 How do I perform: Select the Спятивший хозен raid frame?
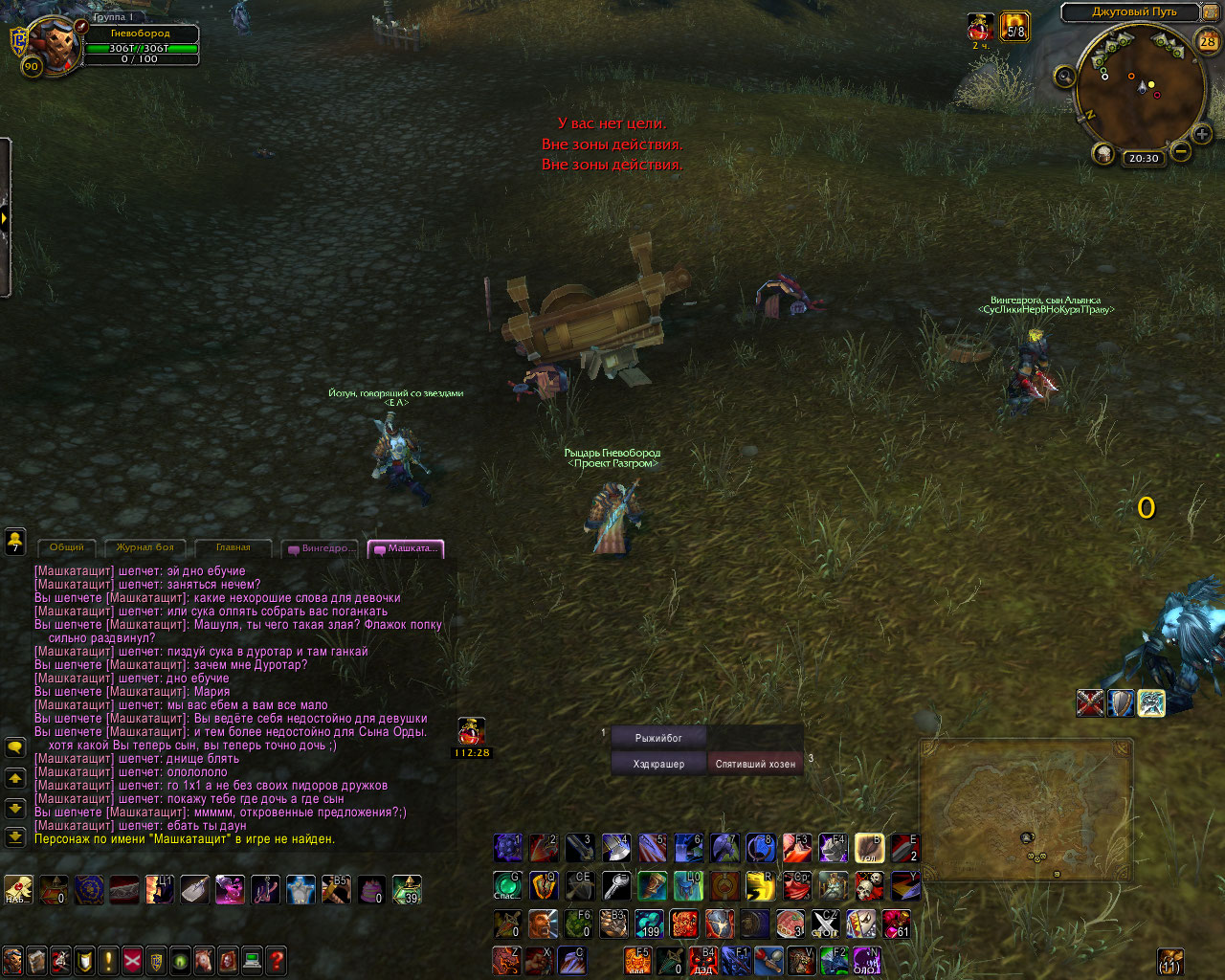coord(755,764)
